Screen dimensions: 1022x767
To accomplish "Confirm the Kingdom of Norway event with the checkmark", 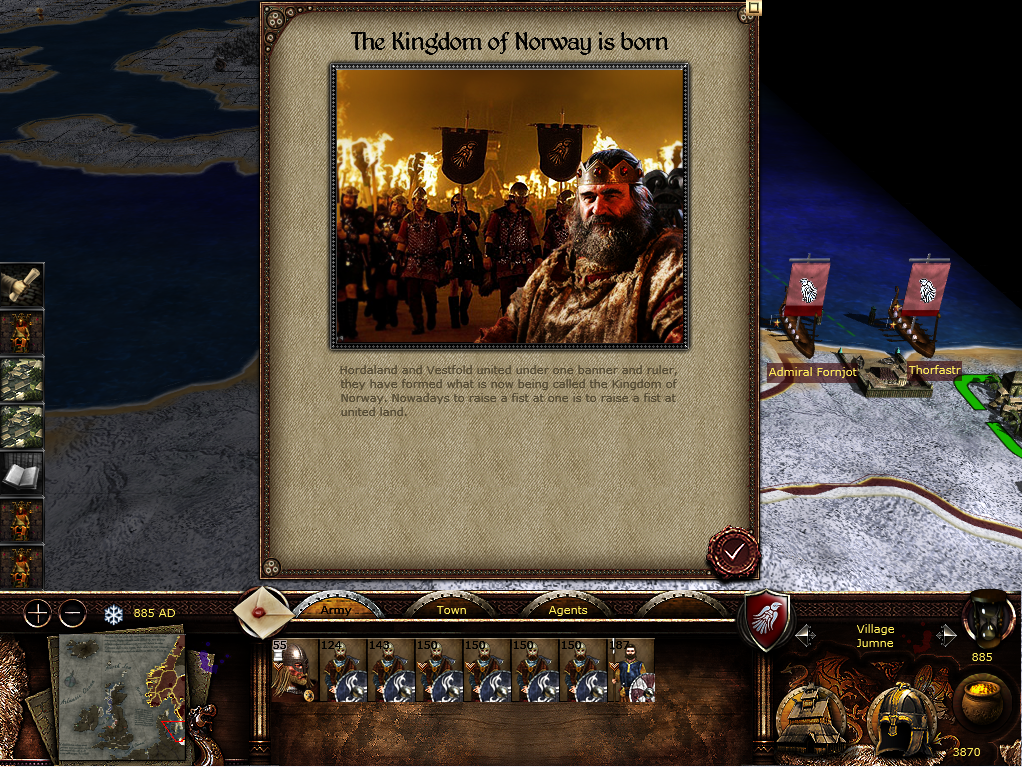I will point(734,552).
